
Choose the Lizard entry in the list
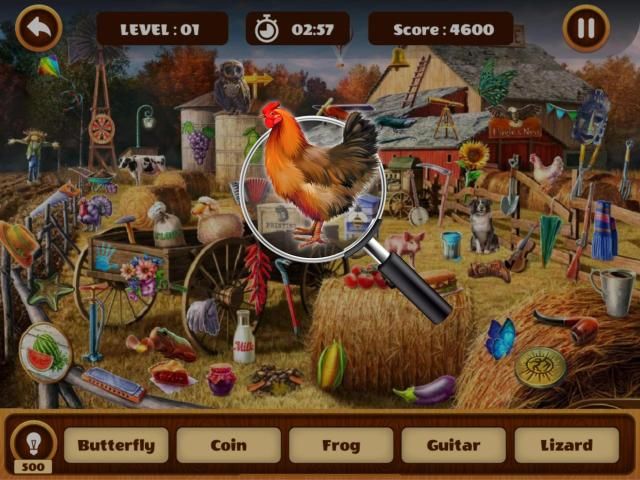tap(566, 445)
